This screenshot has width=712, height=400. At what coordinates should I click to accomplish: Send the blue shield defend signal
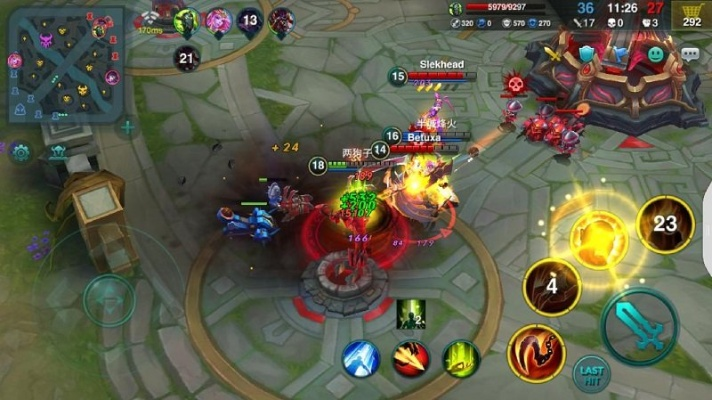[586, 54]
